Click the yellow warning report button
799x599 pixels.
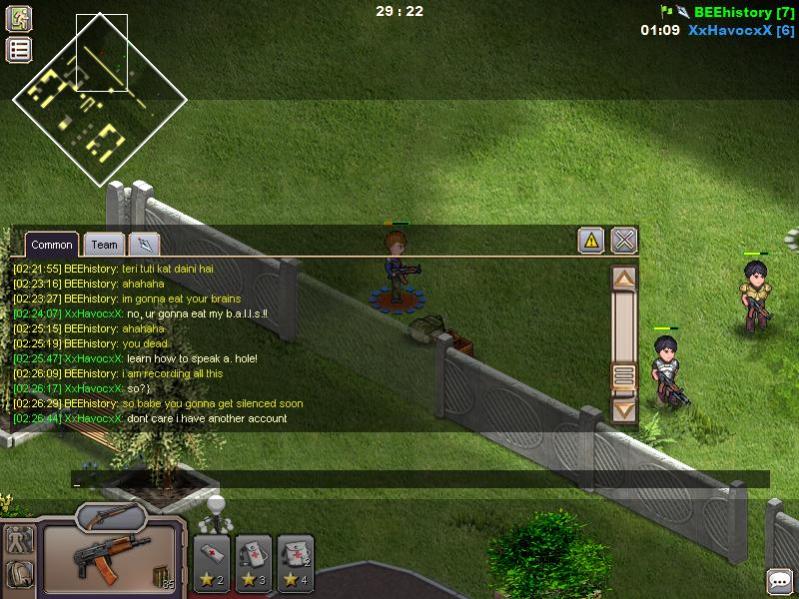pyautogui.click(x=591, y=240)
